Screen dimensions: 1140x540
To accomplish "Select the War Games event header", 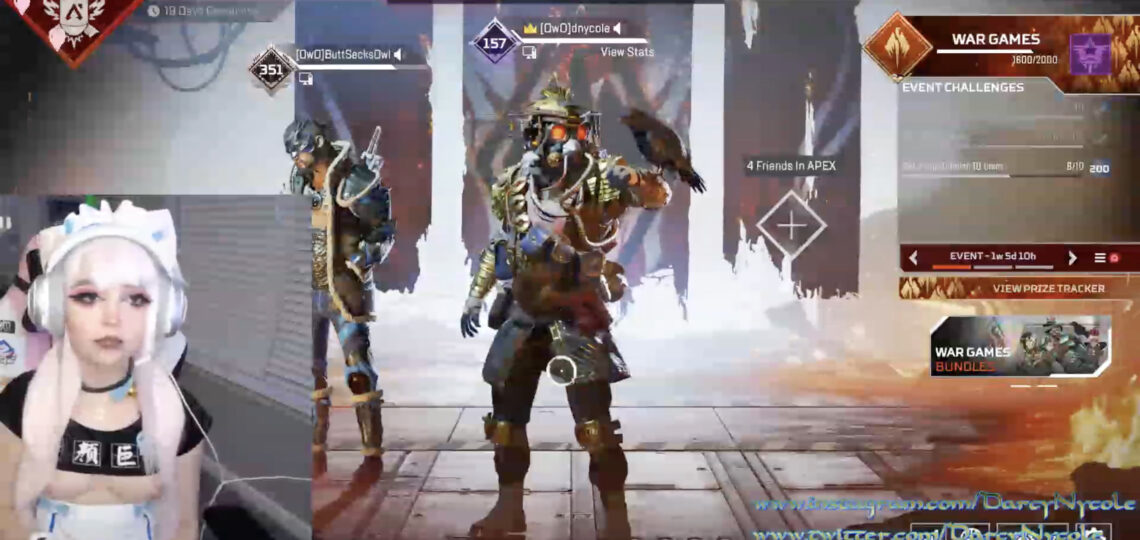I will (x=994, y=40).
